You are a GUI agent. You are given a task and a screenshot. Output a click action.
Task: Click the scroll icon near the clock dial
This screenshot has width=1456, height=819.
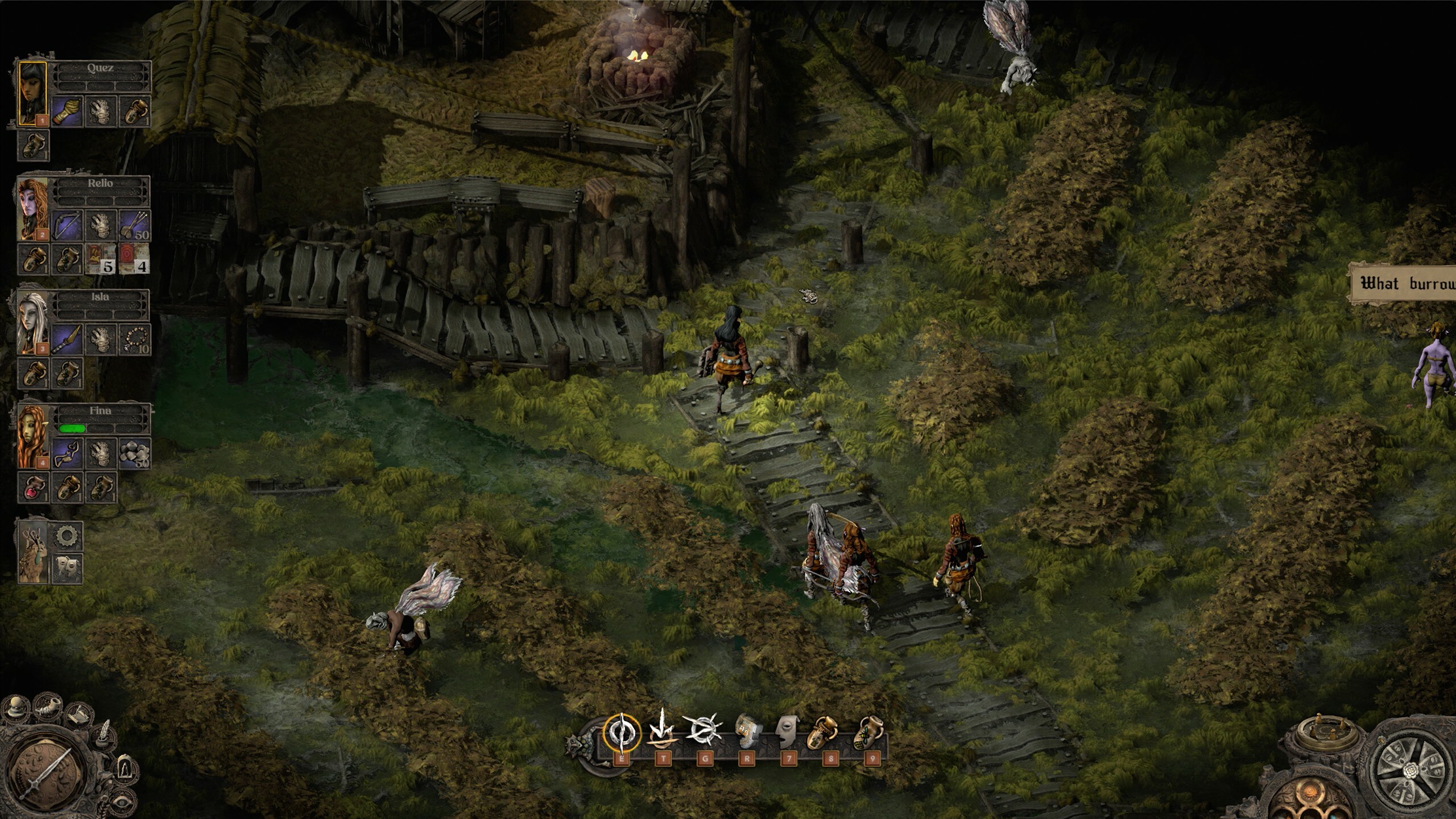click(x=78, y=715)
